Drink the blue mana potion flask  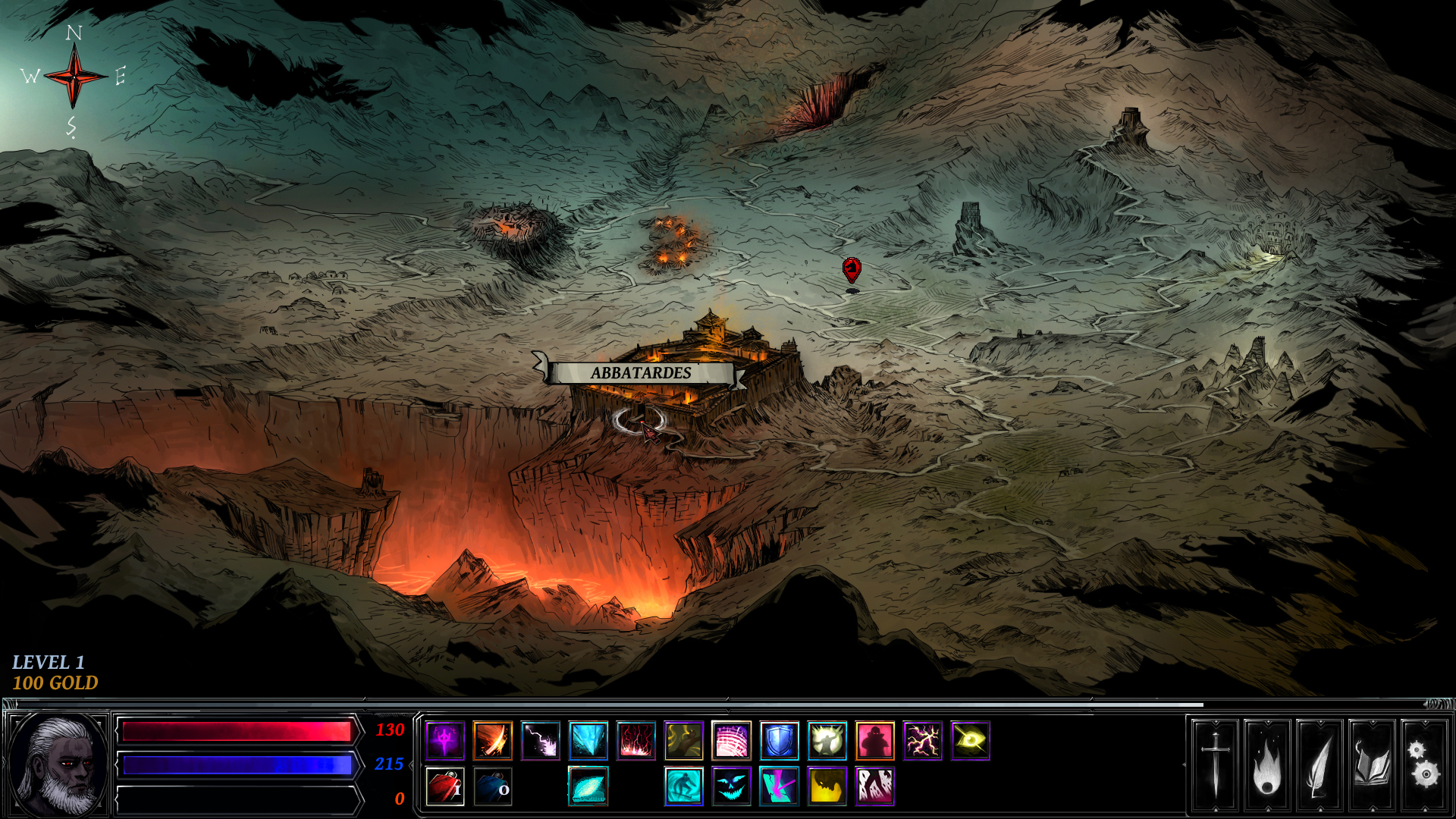pyautogui.click(x=493, y=787)
